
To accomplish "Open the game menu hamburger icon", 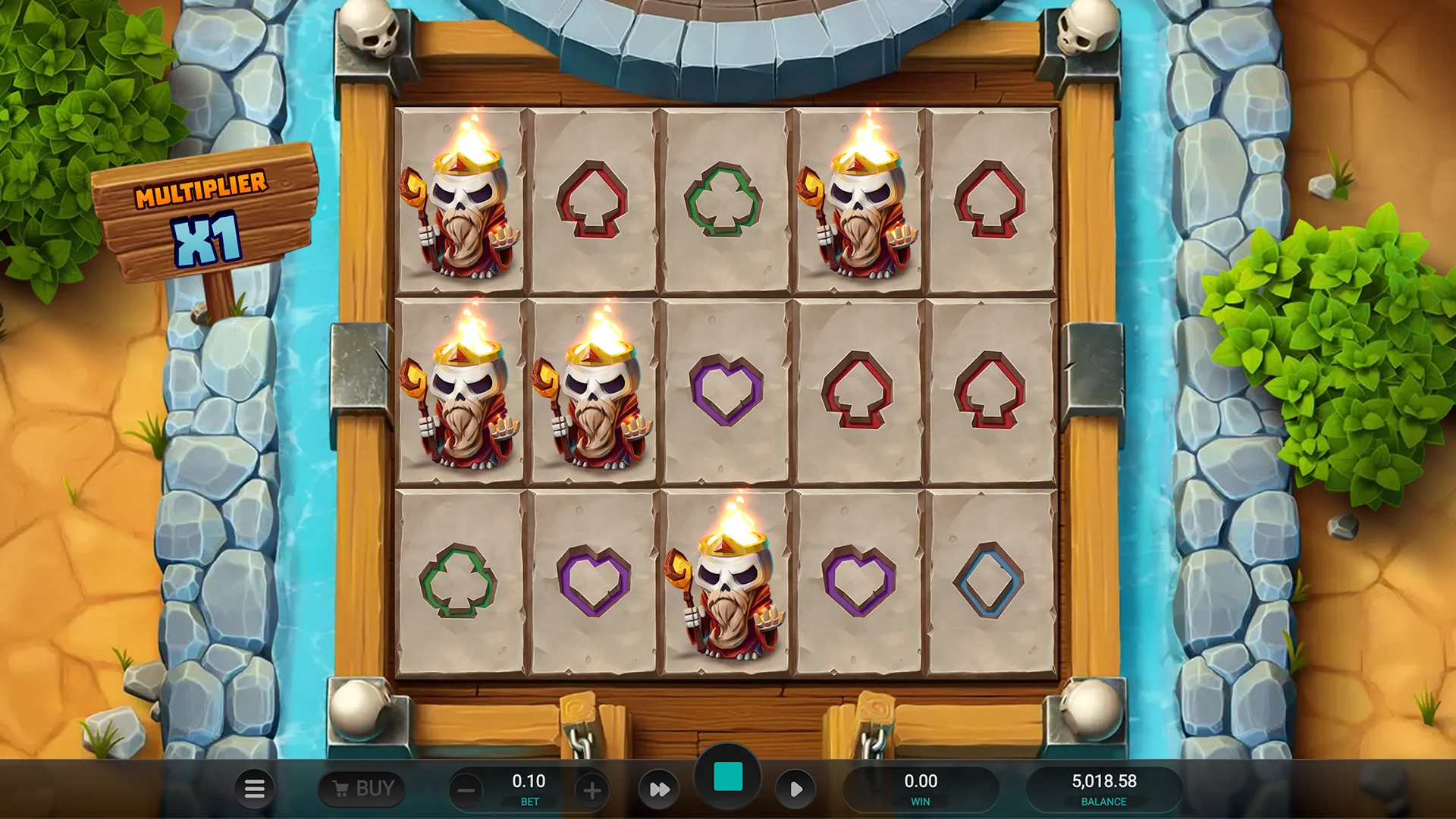I will (255, 789).
